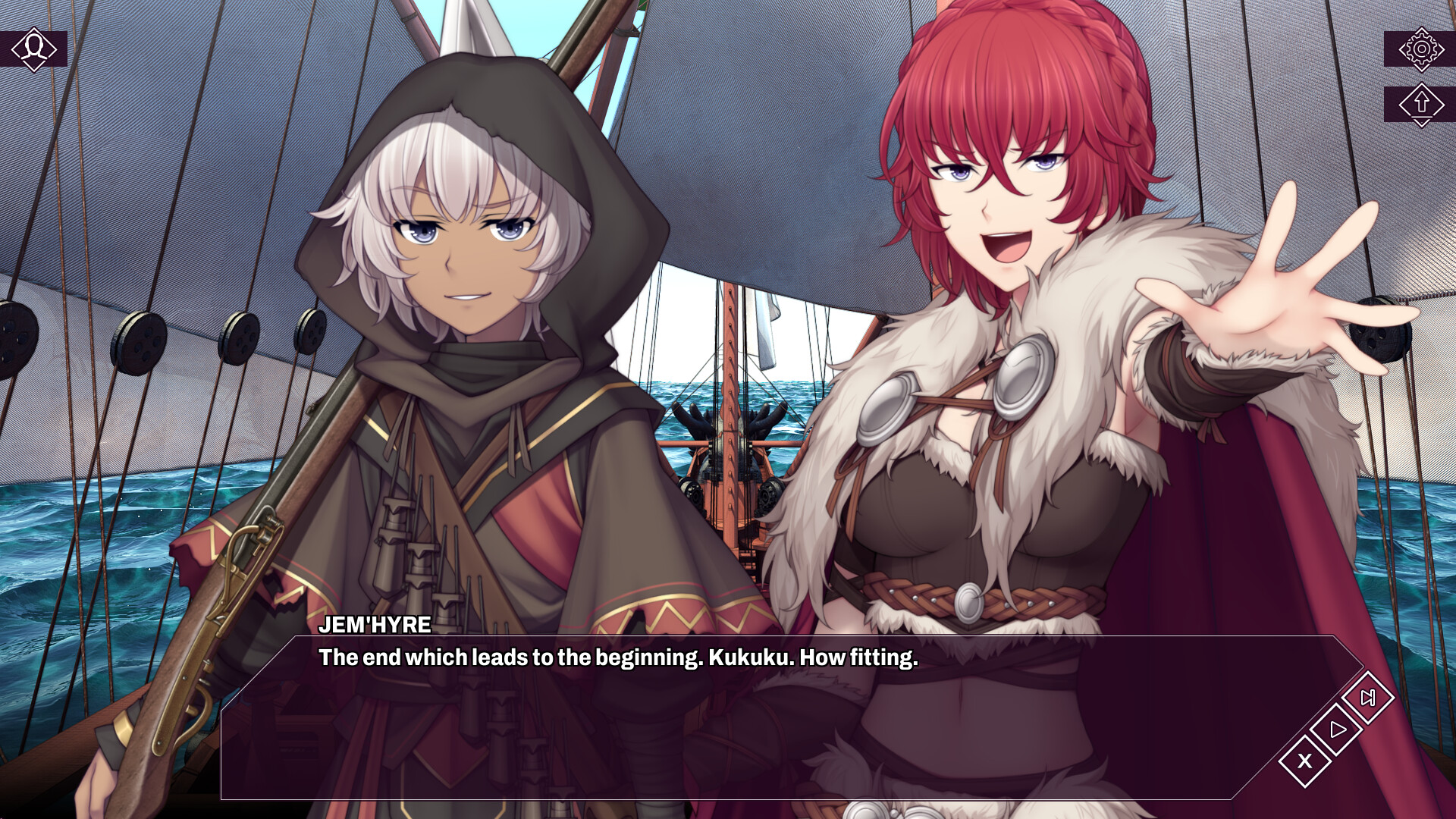Image resolution: width=1456 pixels, height=819 pixels.
Task: Open the settings dropdown from the gear
Action: click(1422, 49)
